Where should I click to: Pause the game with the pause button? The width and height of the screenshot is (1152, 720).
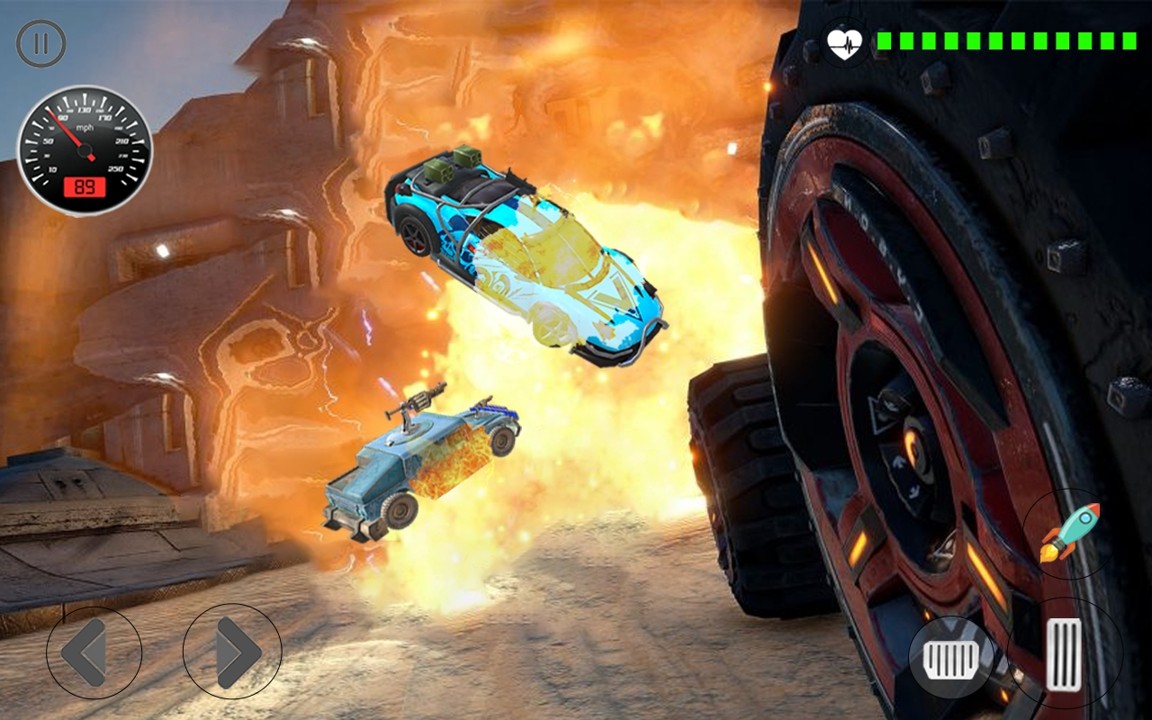[41, 44]
